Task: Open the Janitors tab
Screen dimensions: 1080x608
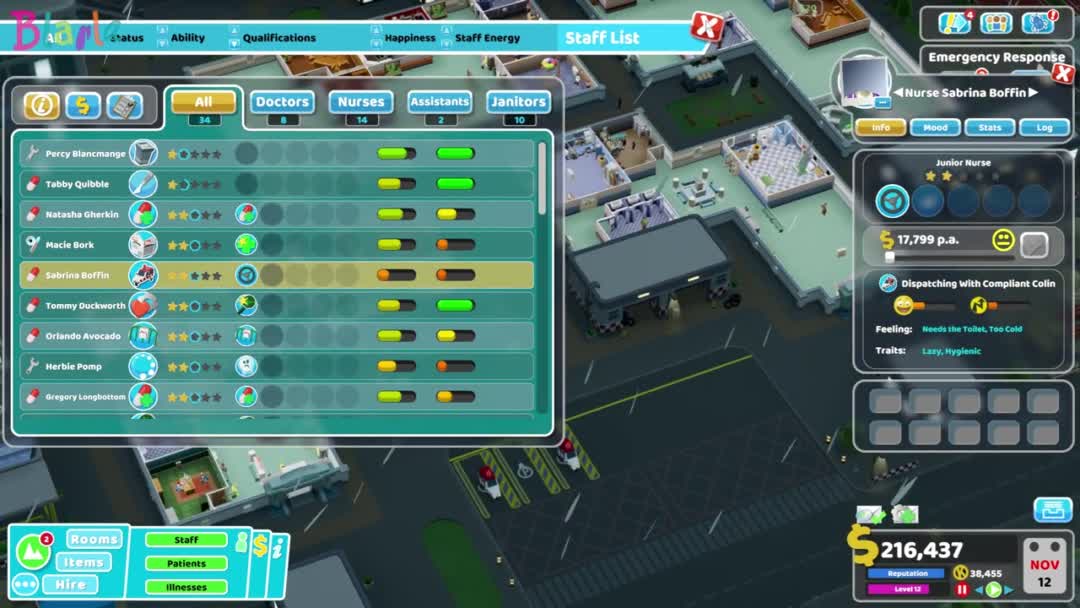Action: [x=518, y=102]
